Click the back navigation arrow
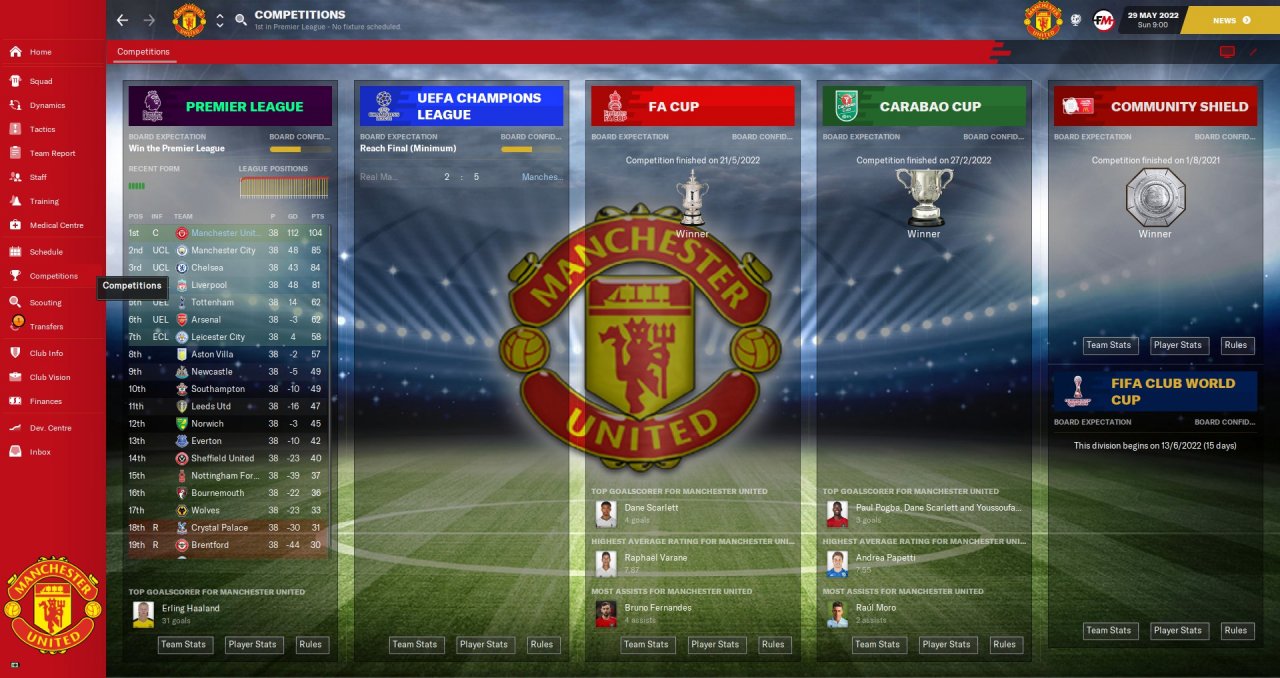This screenshot has height=678, width=1280. point(122,20)
